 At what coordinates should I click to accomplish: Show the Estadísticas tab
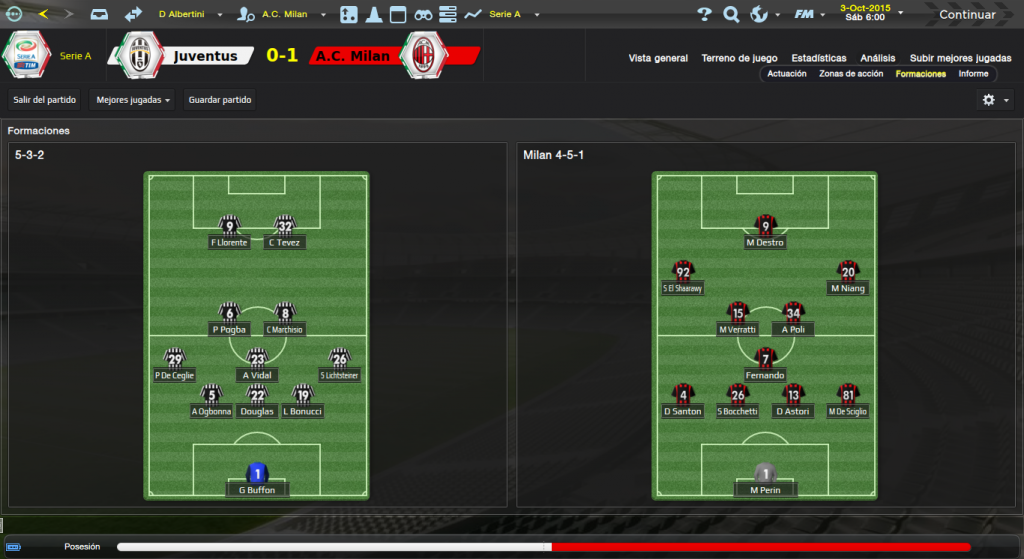coord(818,58)
